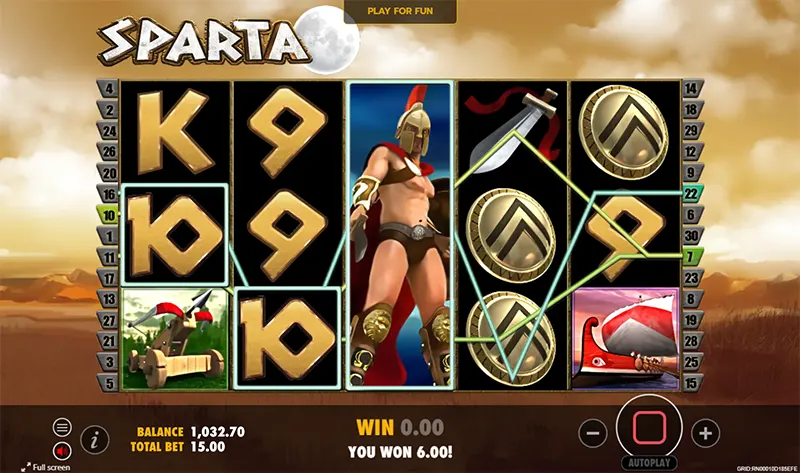The width and height of the screenshot is (800, 473).
Task: Pick the payline 5 marker
Action: point(108,382)
